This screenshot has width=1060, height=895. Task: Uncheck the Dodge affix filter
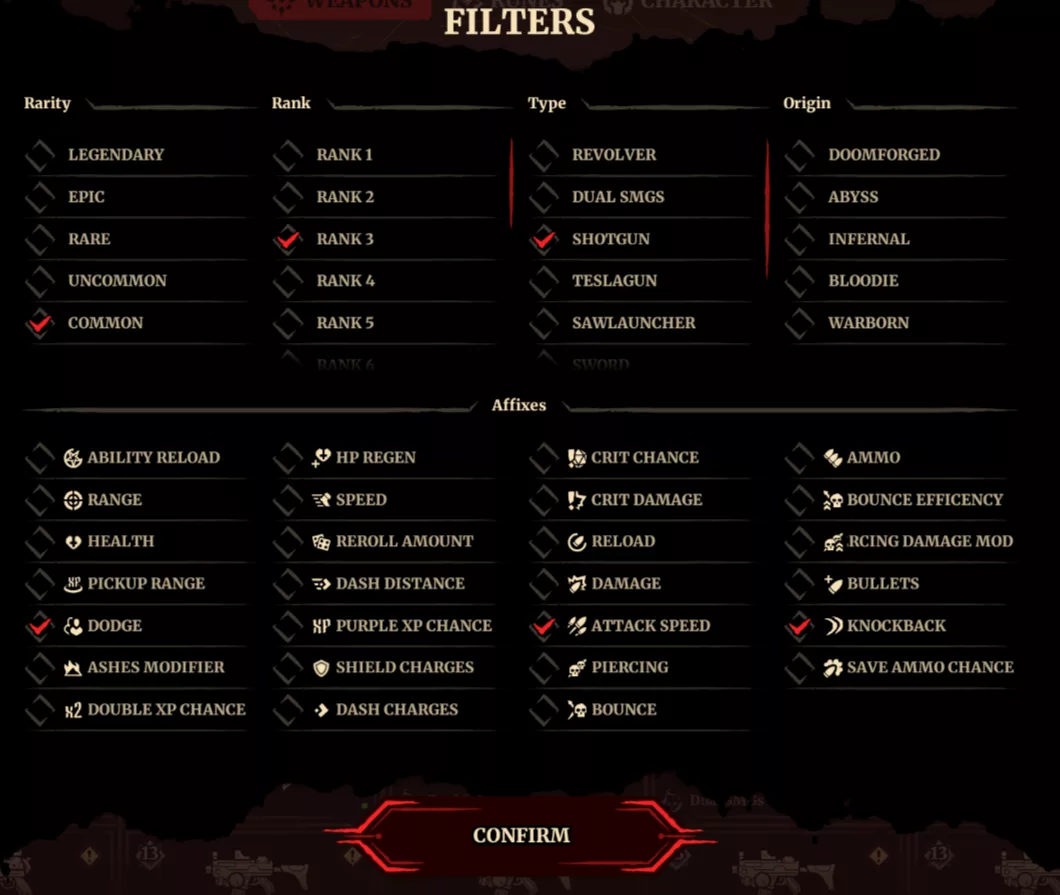tap(40, 626)
